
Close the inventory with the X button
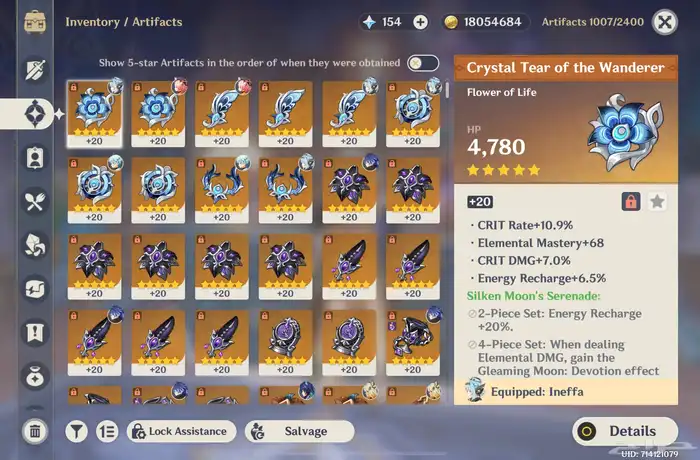tap(664, 21)
